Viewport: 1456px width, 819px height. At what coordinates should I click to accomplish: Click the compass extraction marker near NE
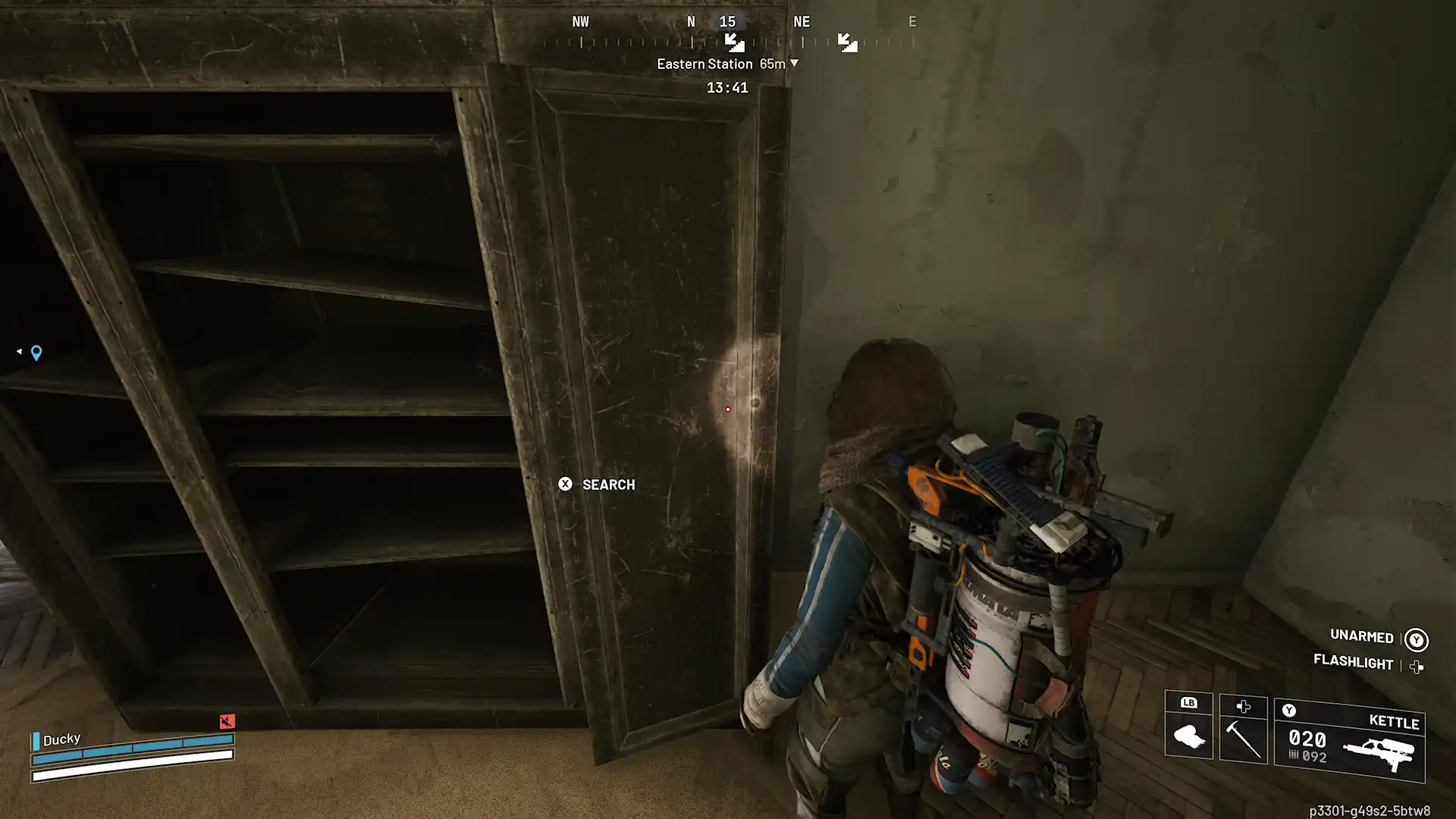coord(847,42)
